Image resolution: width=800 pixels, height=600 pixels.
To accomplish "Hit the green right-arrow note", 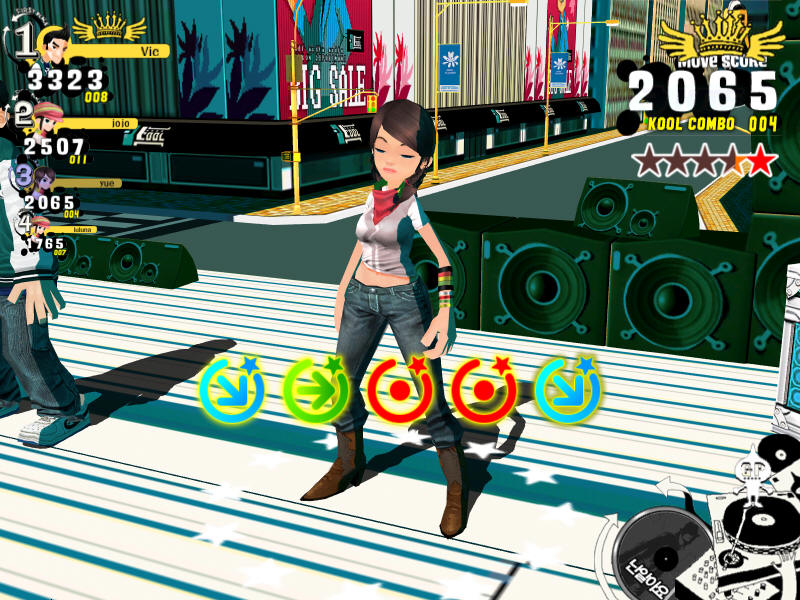I will click(315, 389).
